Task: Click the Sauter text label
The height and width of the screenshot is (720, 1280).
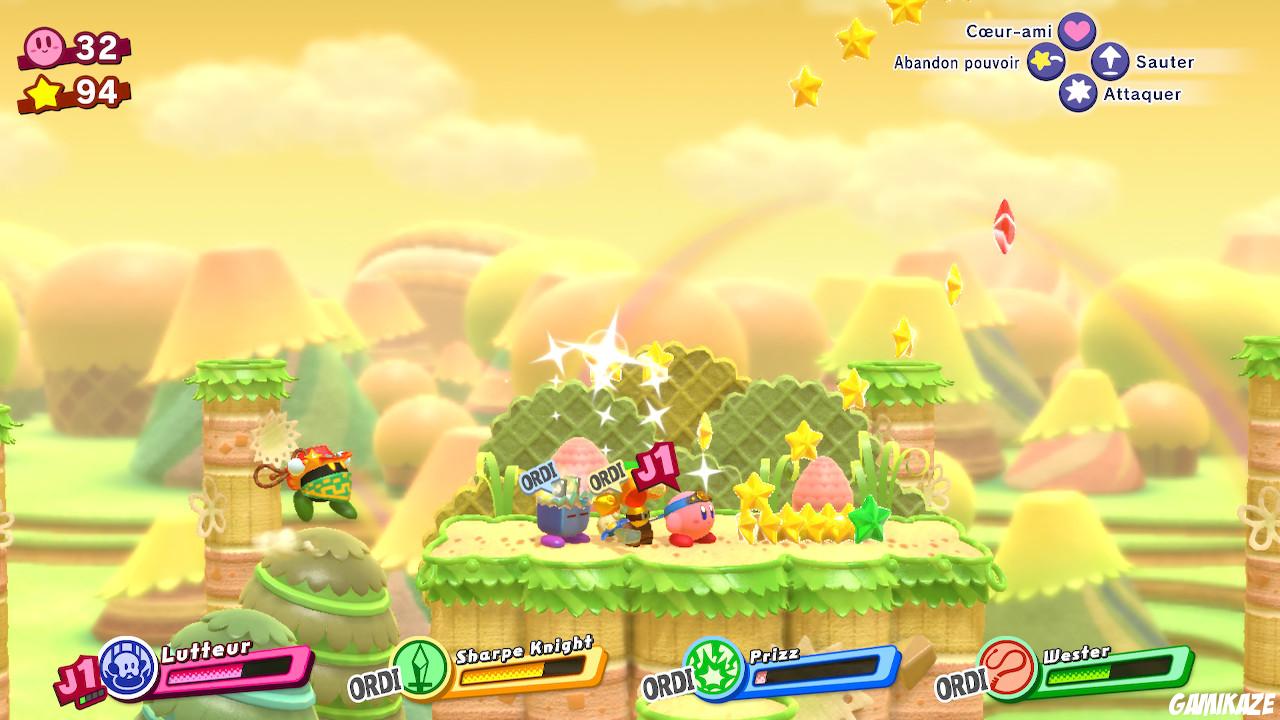Action: click(x=1164, y=61)
